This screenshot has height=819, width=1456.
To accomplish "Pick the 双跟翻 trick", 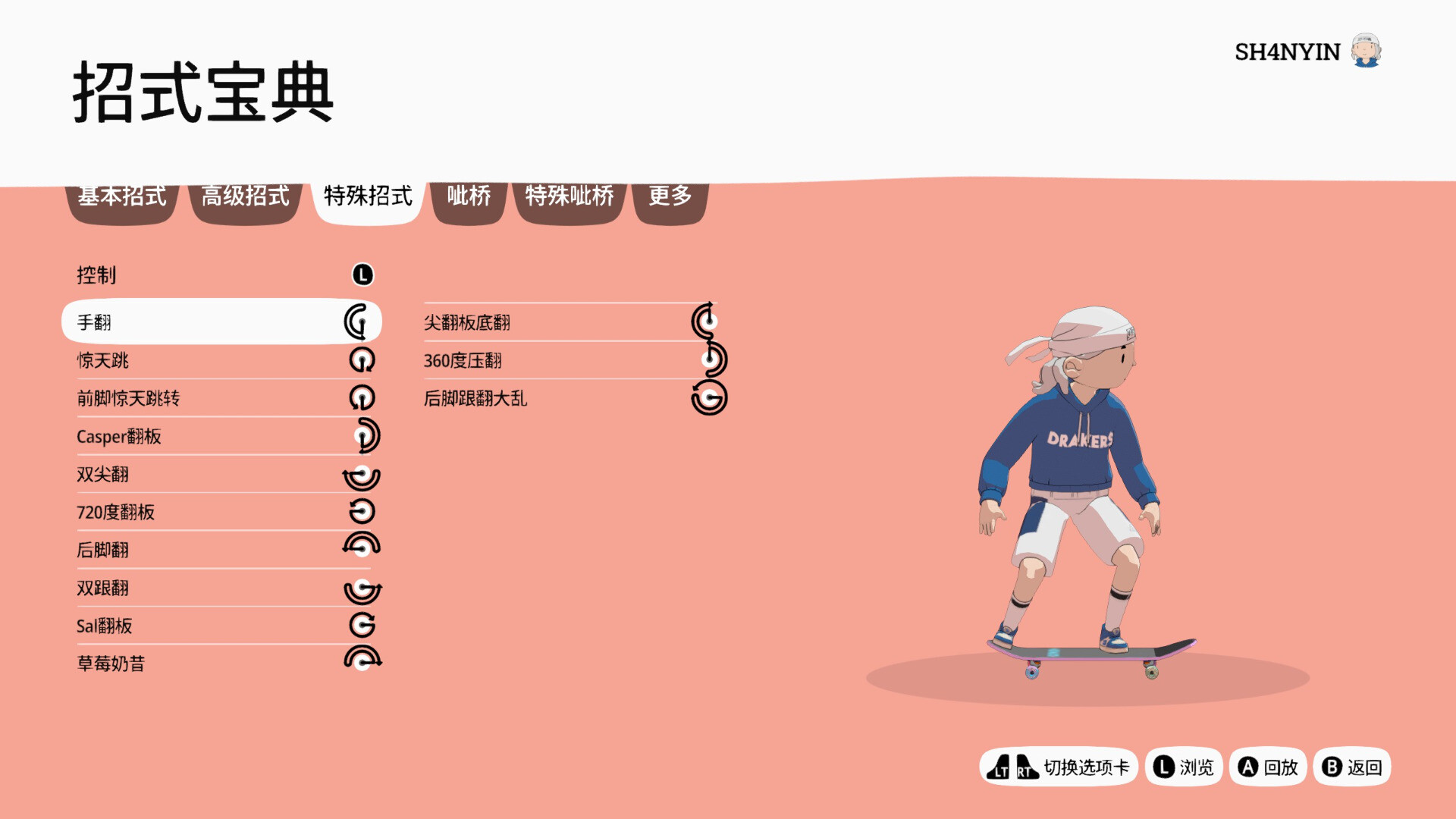I will (221, 588).
